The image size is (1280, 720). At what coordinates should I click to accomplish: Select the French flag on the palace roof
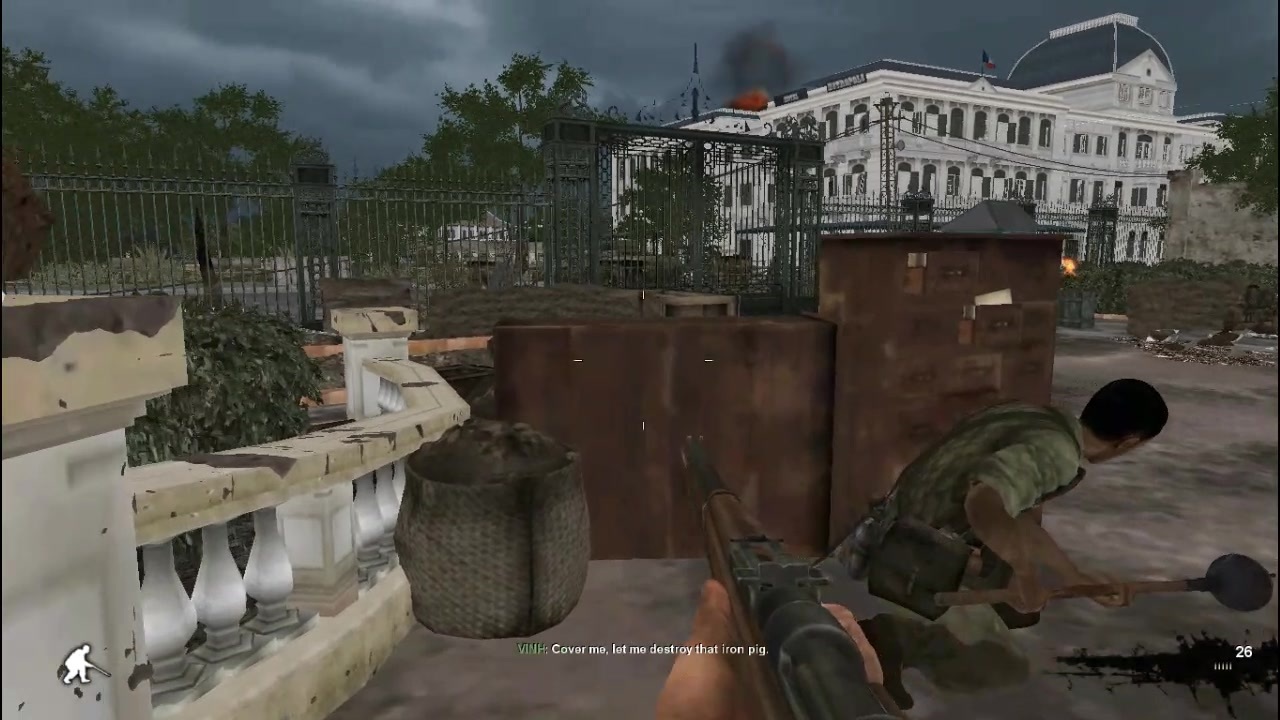[989, 60]
